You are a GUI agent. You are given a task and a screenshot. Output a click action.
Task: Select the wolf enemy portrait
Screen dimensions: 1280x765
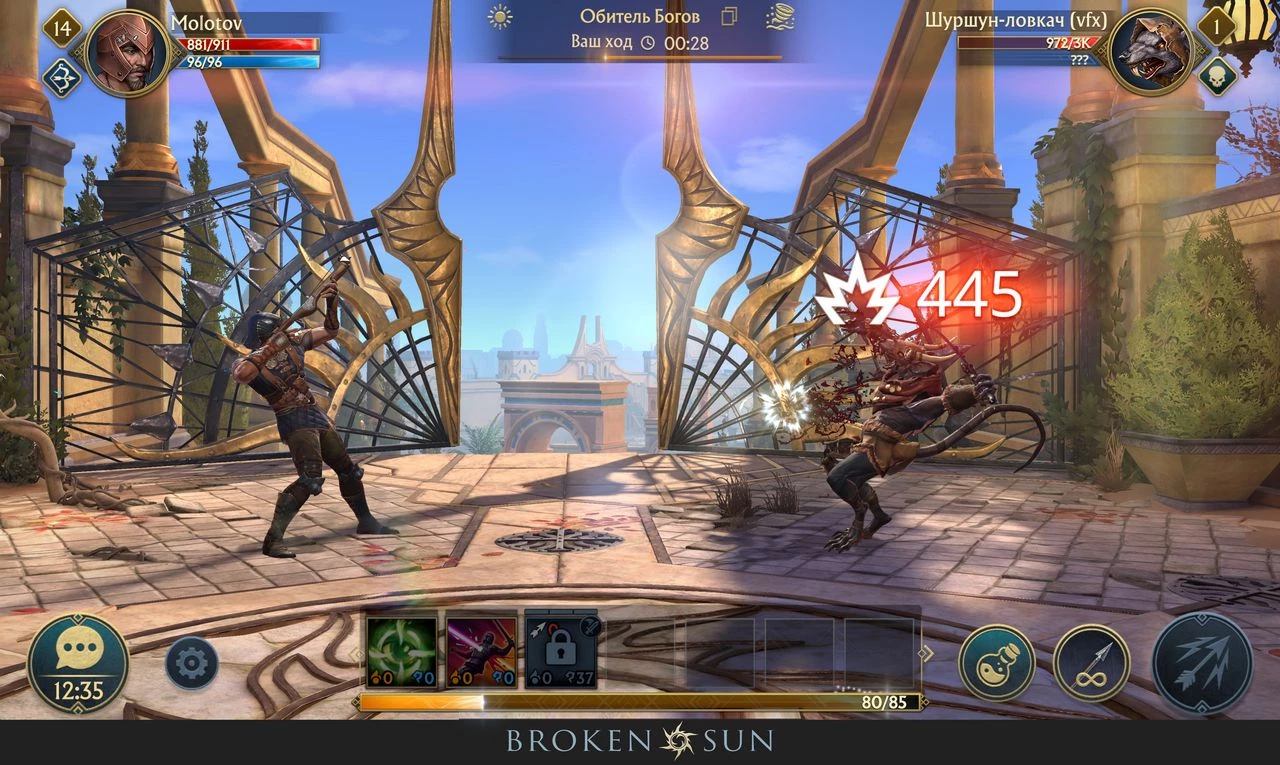click(1150, 52)
